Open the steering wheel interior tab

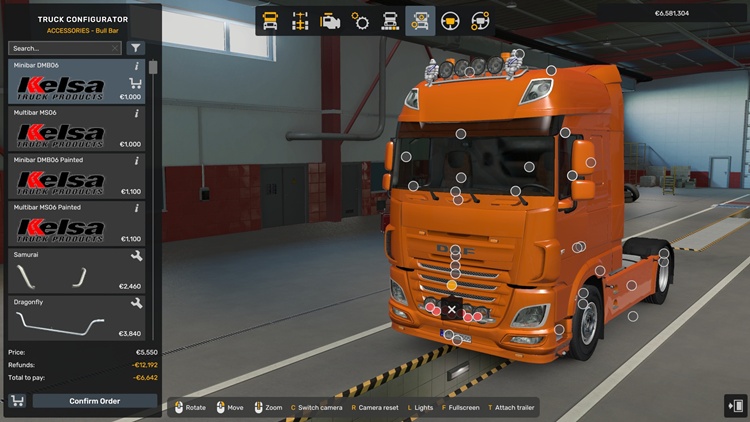point(450,20)
